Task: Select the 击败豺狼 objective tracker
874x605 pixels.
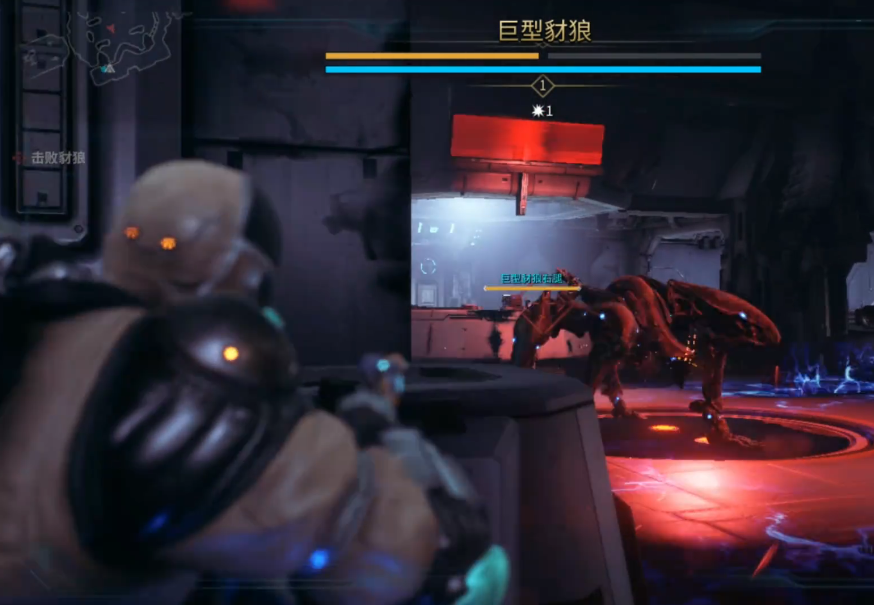Action: [50, 158]
